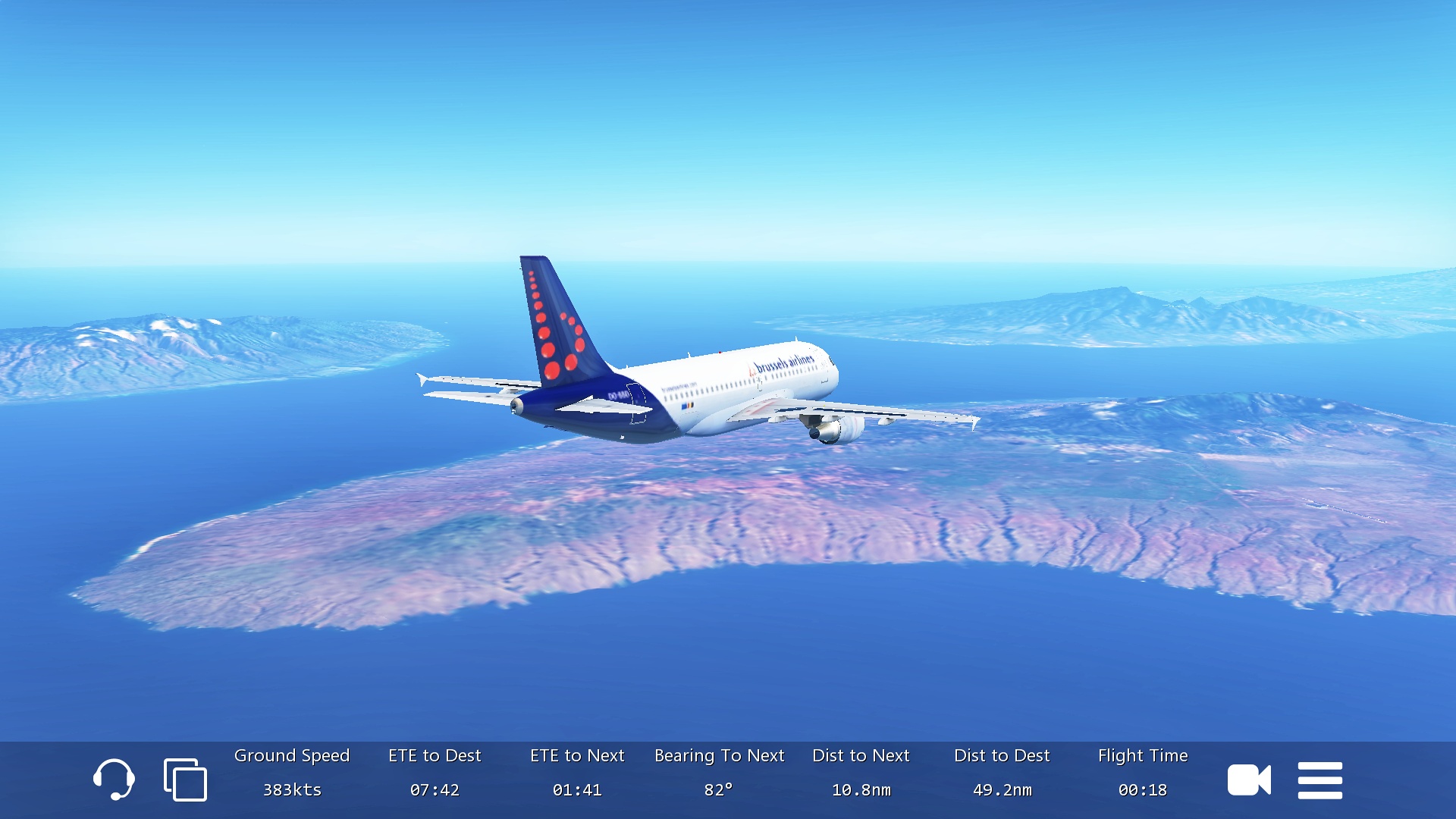Tap the Dist to Next field
Screen dimensions: 1456x819
click(x=861, y=773)
